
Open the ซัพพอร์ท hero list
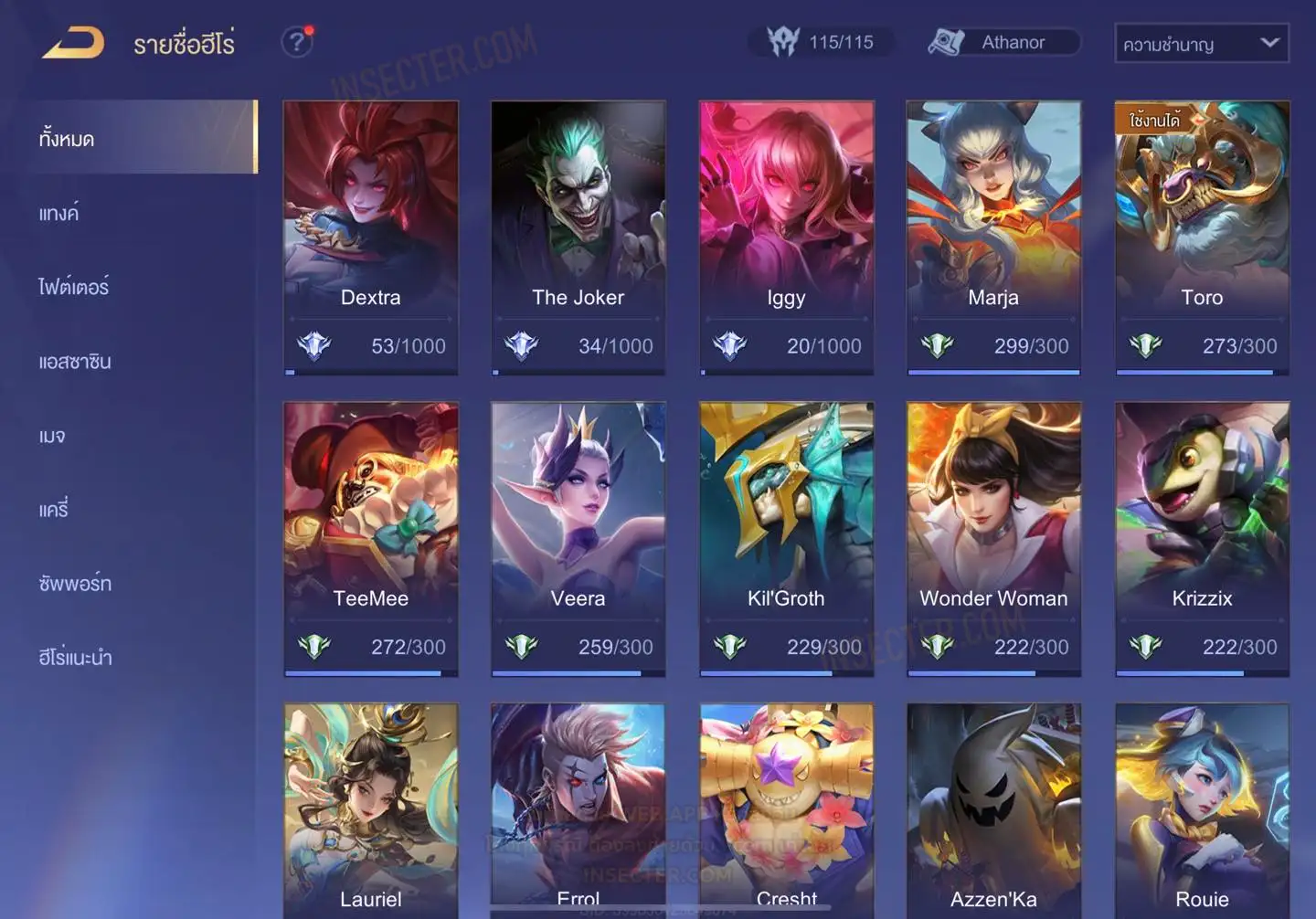point(75,583)
